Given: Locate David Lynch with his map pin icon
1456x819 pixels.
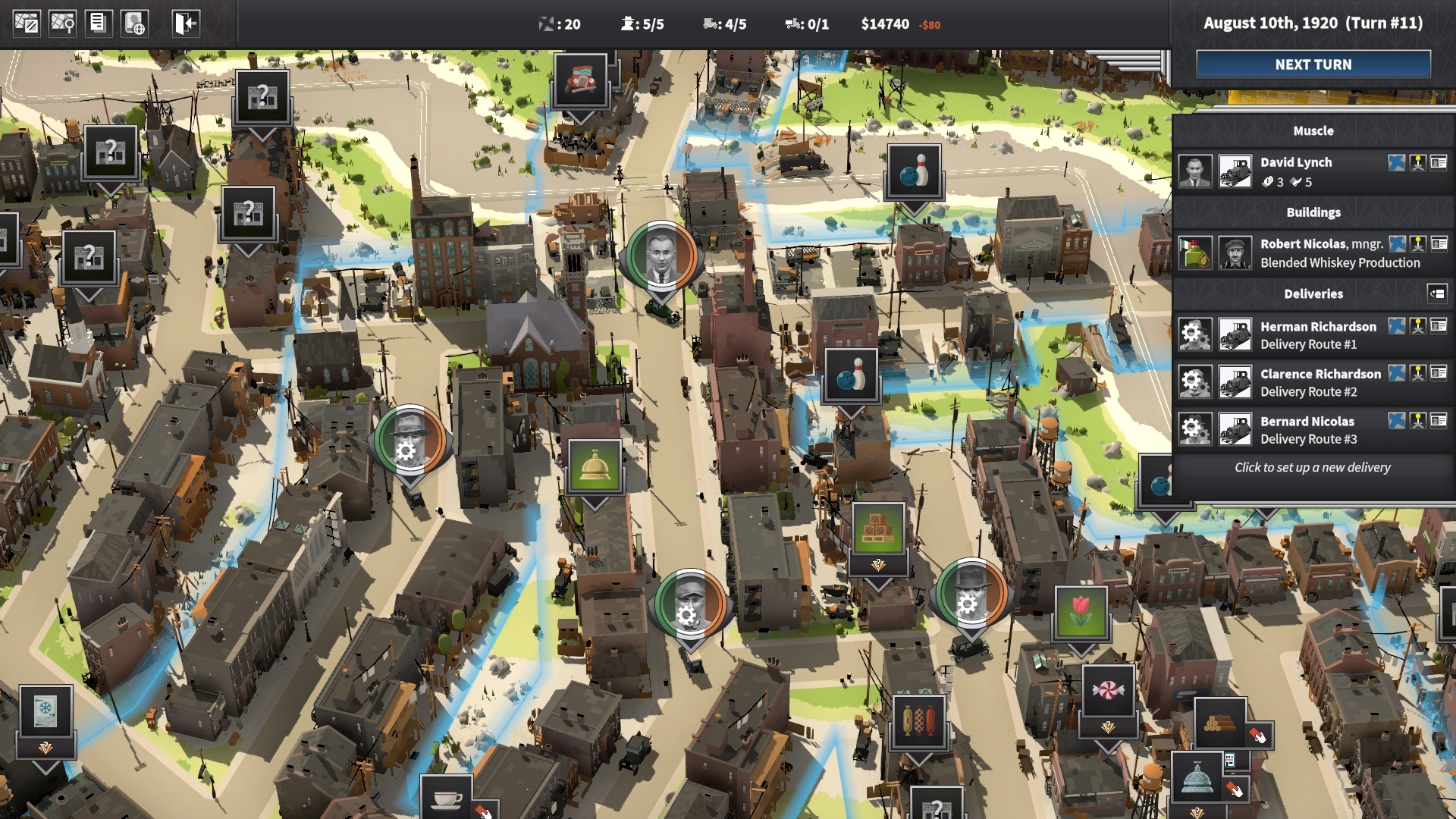Looking at the screenshot, I should coord(1417,162).
